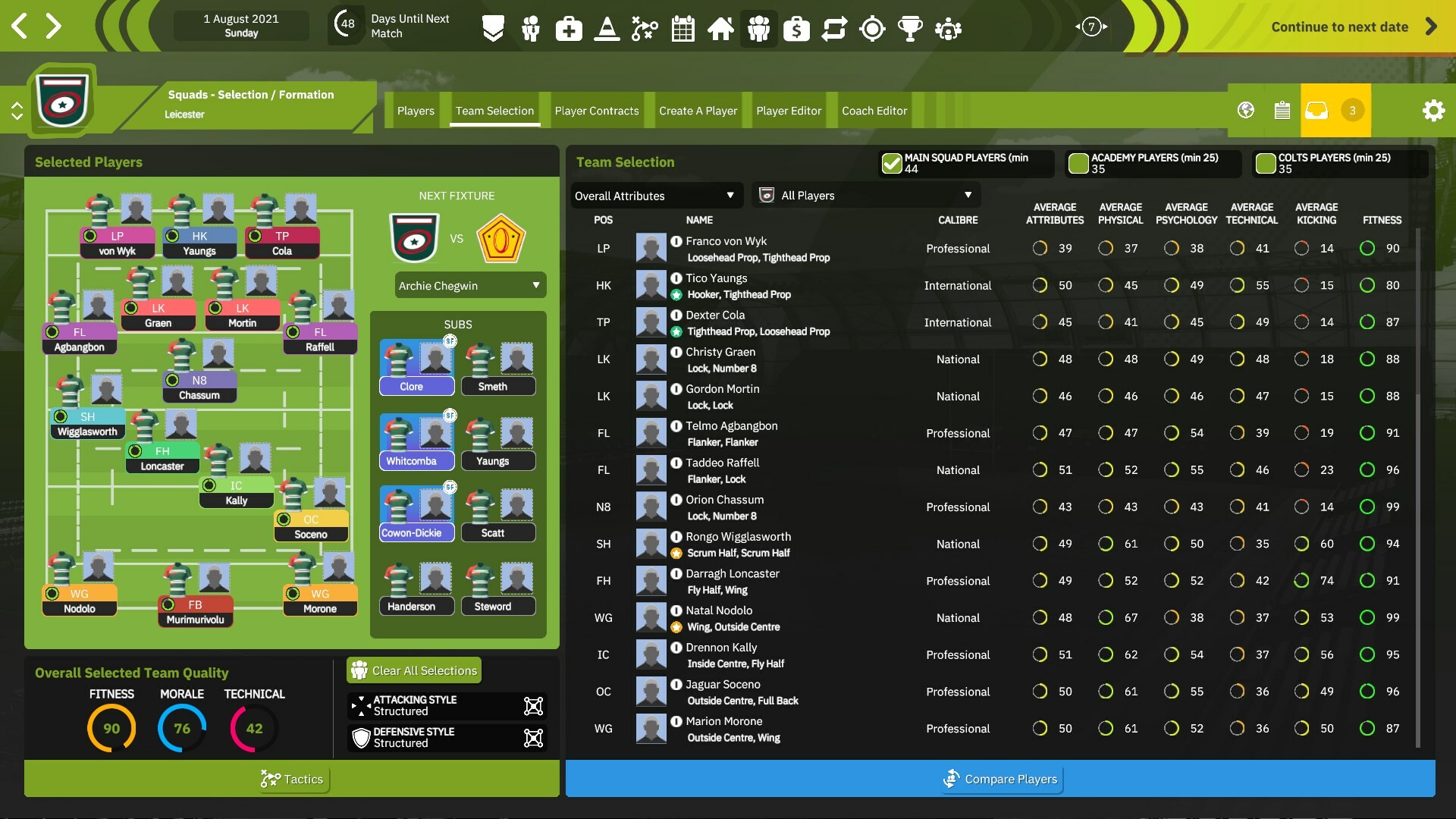Screen dimensions: 1456x819
Task: Open the inbox with 3 notifications
Action: tap(1317, 110)
